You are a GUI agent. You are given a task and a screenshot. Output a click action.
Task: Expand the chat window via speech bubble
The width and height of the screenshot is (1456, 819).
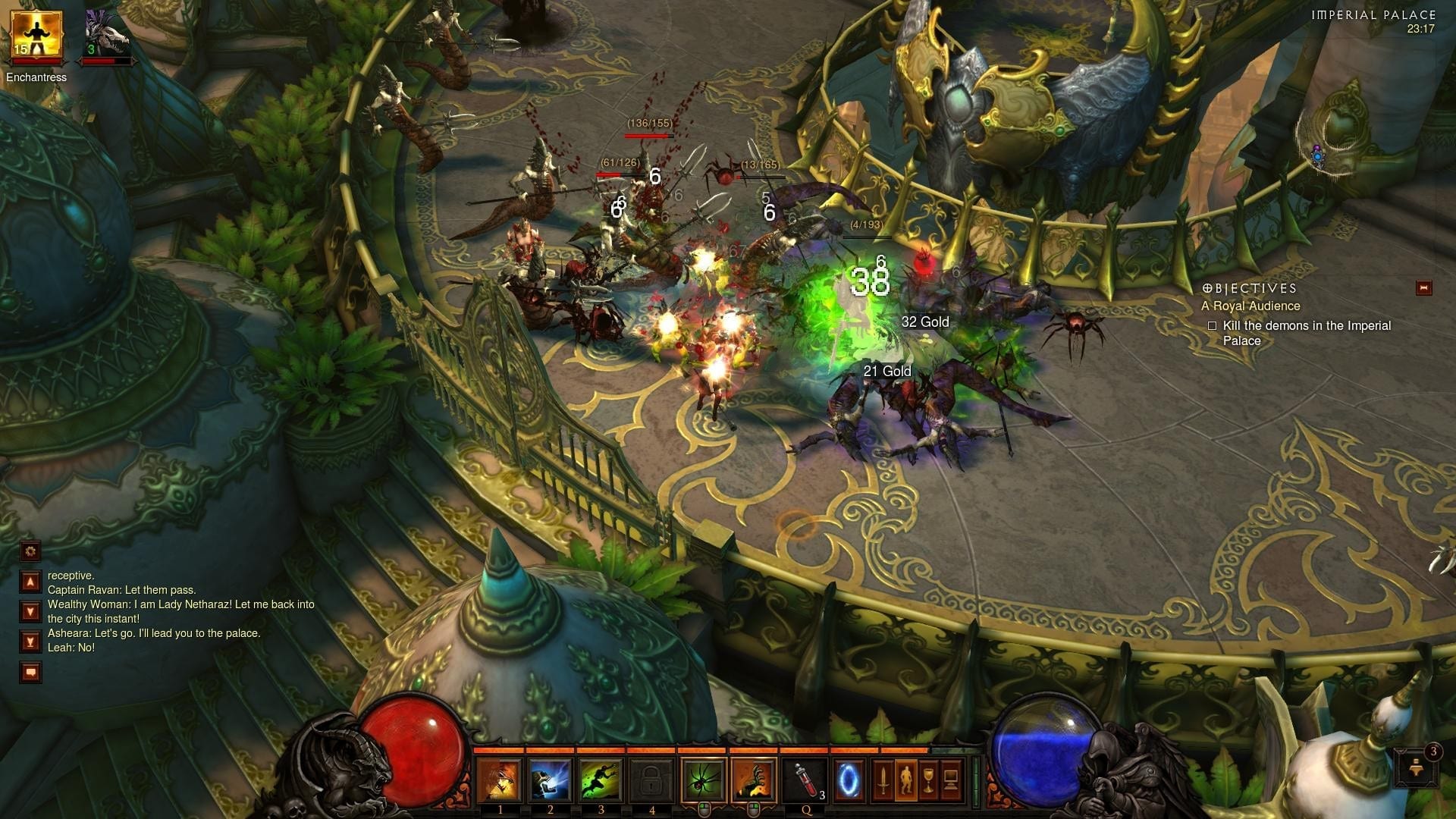tap(29, 670)
